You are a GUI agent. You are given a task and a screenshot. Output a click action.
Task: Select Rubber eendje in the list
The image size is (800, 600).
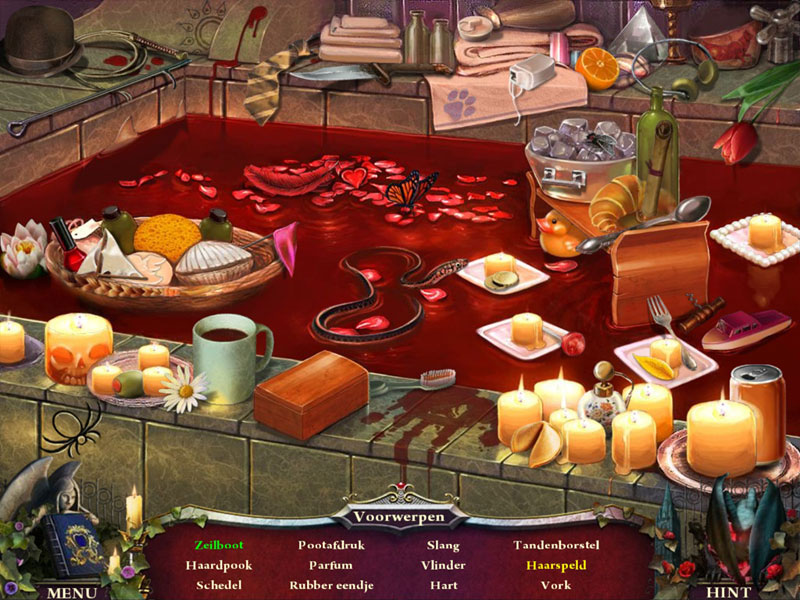(x=330, y=585)
